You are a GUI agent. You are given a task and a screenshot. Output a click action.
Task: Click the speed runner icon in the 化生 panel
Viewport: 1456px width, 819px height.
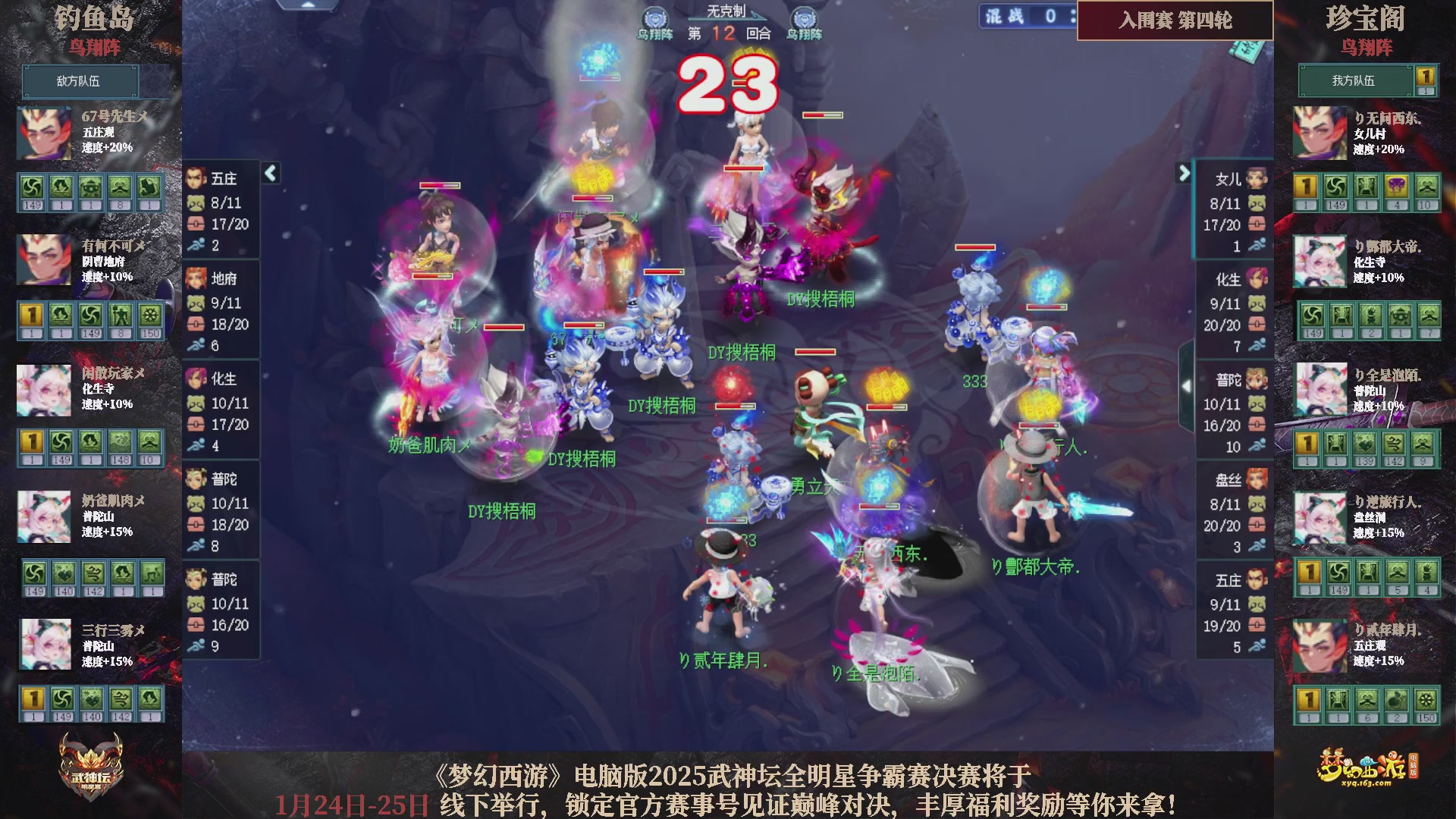tap(196, 446)
